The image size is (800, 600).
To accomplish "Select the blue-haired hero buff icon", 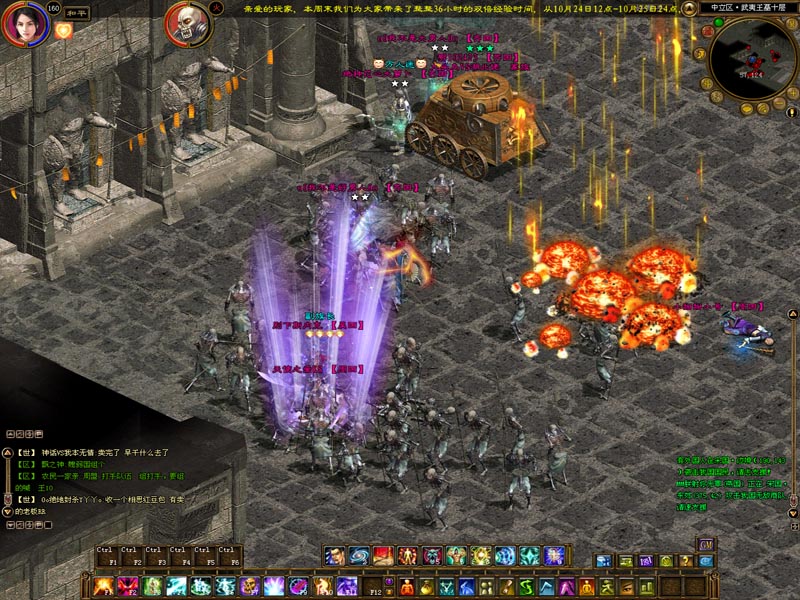I will 335,556.
